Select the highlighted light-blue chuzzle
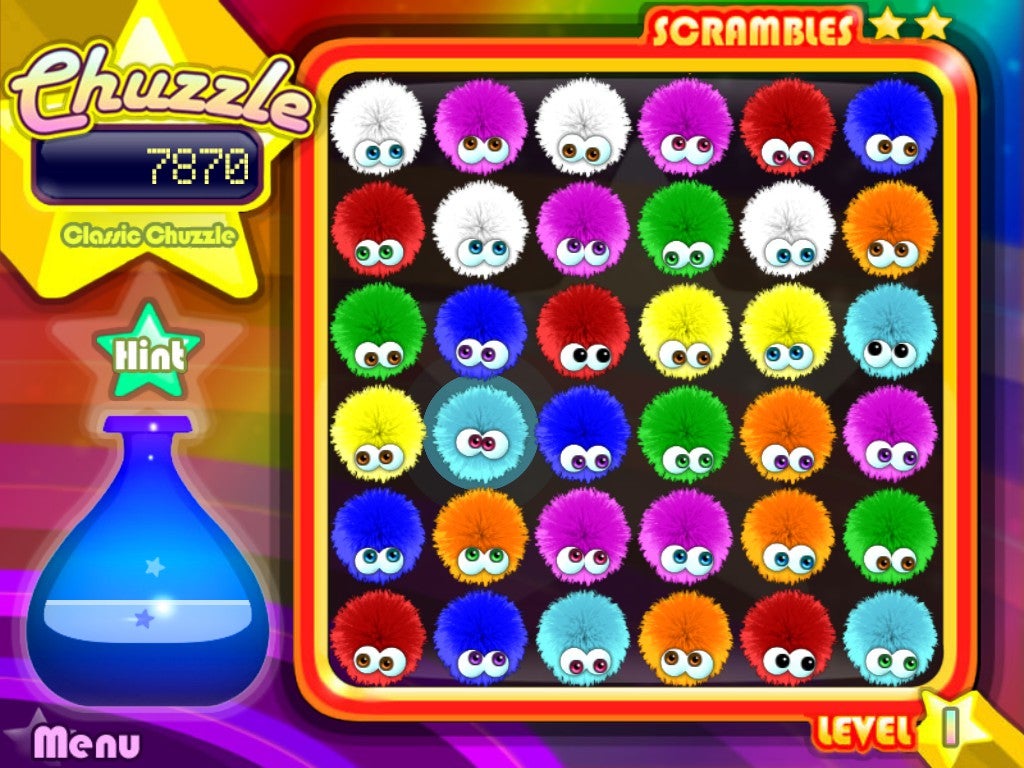The height and width of the screenshot is (768, 1024). click(x=481, y=432)
